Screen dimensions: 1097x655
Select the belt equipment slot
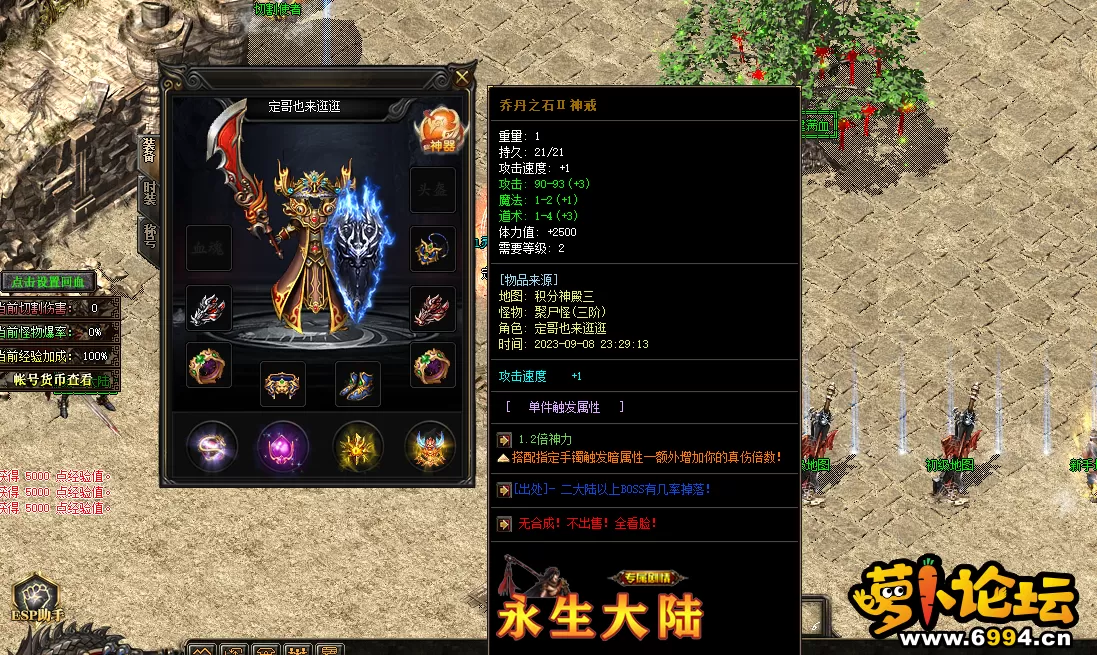(x=283, y=383)
